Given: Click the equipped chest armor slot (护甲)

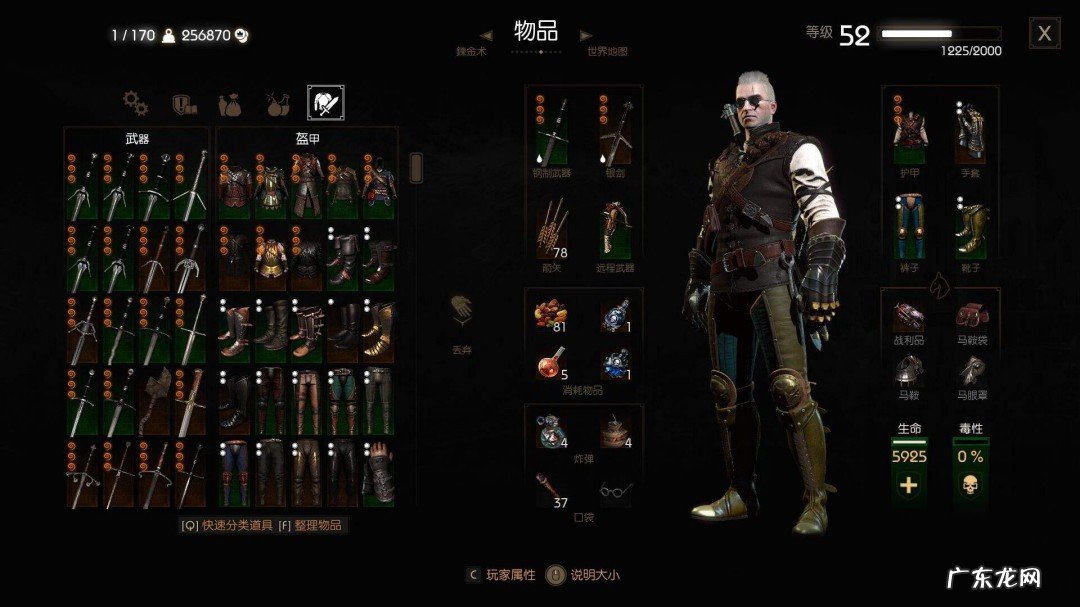Looking at the screenshot, I should click(909, 130).
